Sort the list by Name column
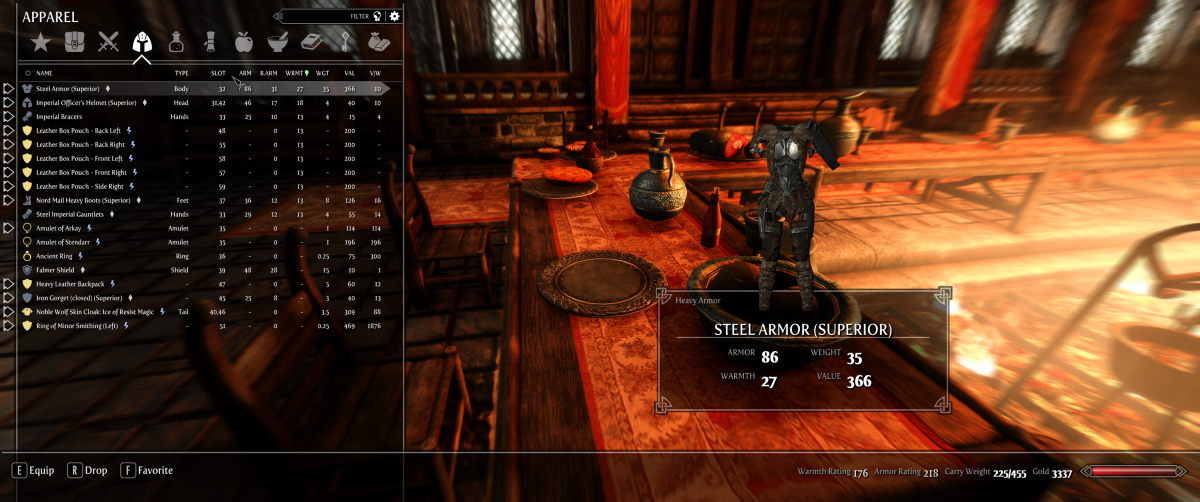Viewport: 1200px width, 502px height. click(x=45, y=73)
